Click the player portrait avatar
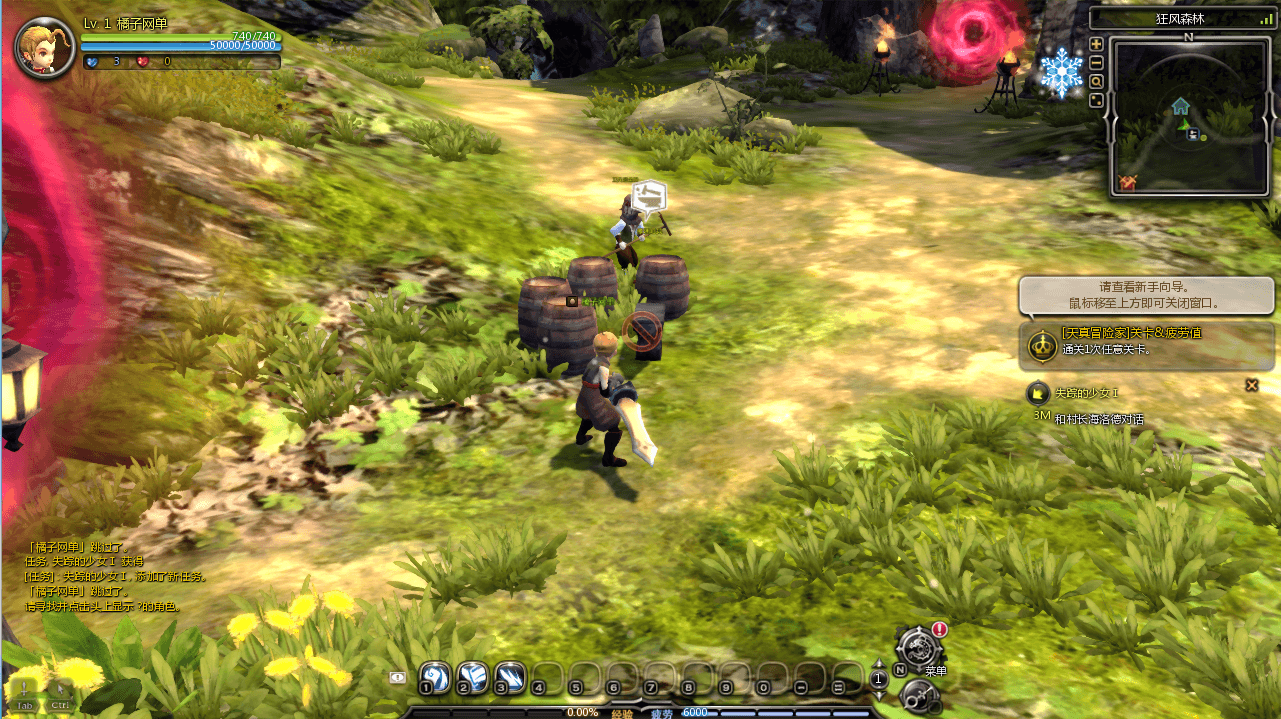 pos(45,47)
